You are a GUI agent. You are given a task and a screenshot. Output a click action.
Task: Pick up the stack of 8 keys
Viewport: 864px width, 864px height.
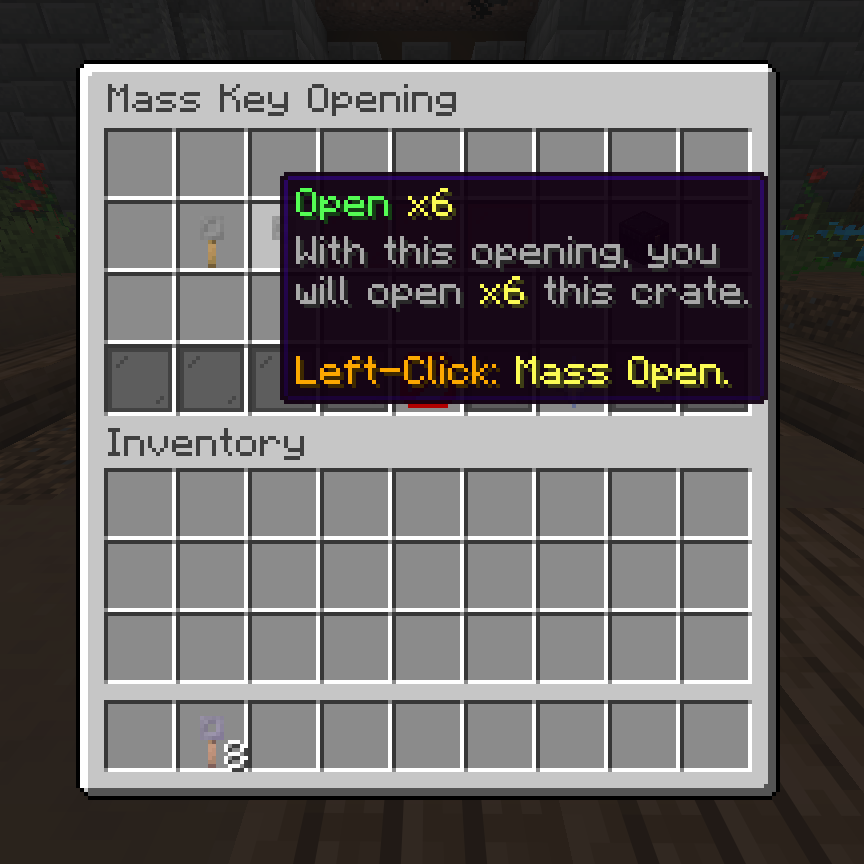click(212, 738)
